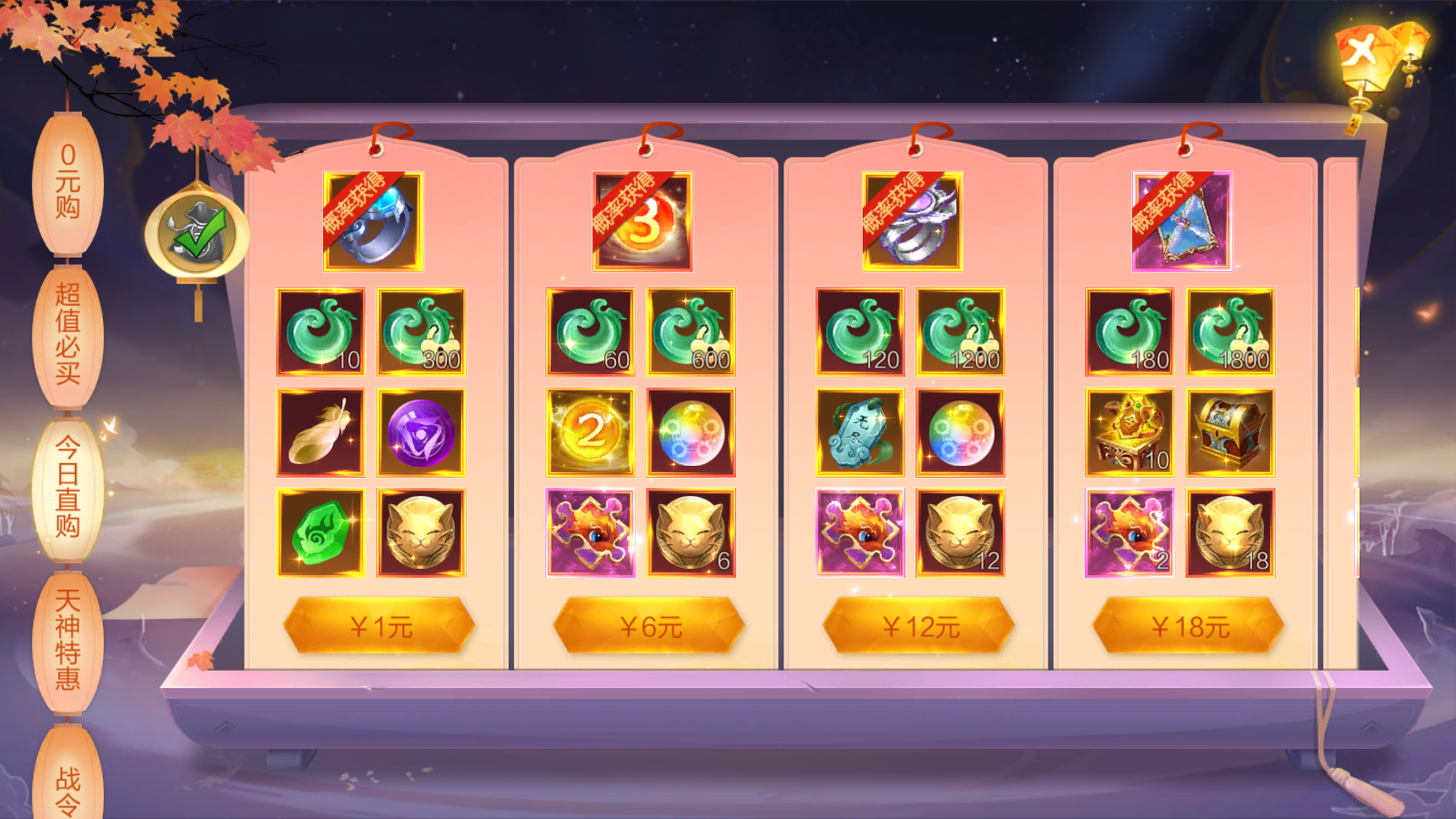Close the shop with the lantern X
Image resolution: width=1456 pixels, height=819 pixels.
tap(1362, 52)
